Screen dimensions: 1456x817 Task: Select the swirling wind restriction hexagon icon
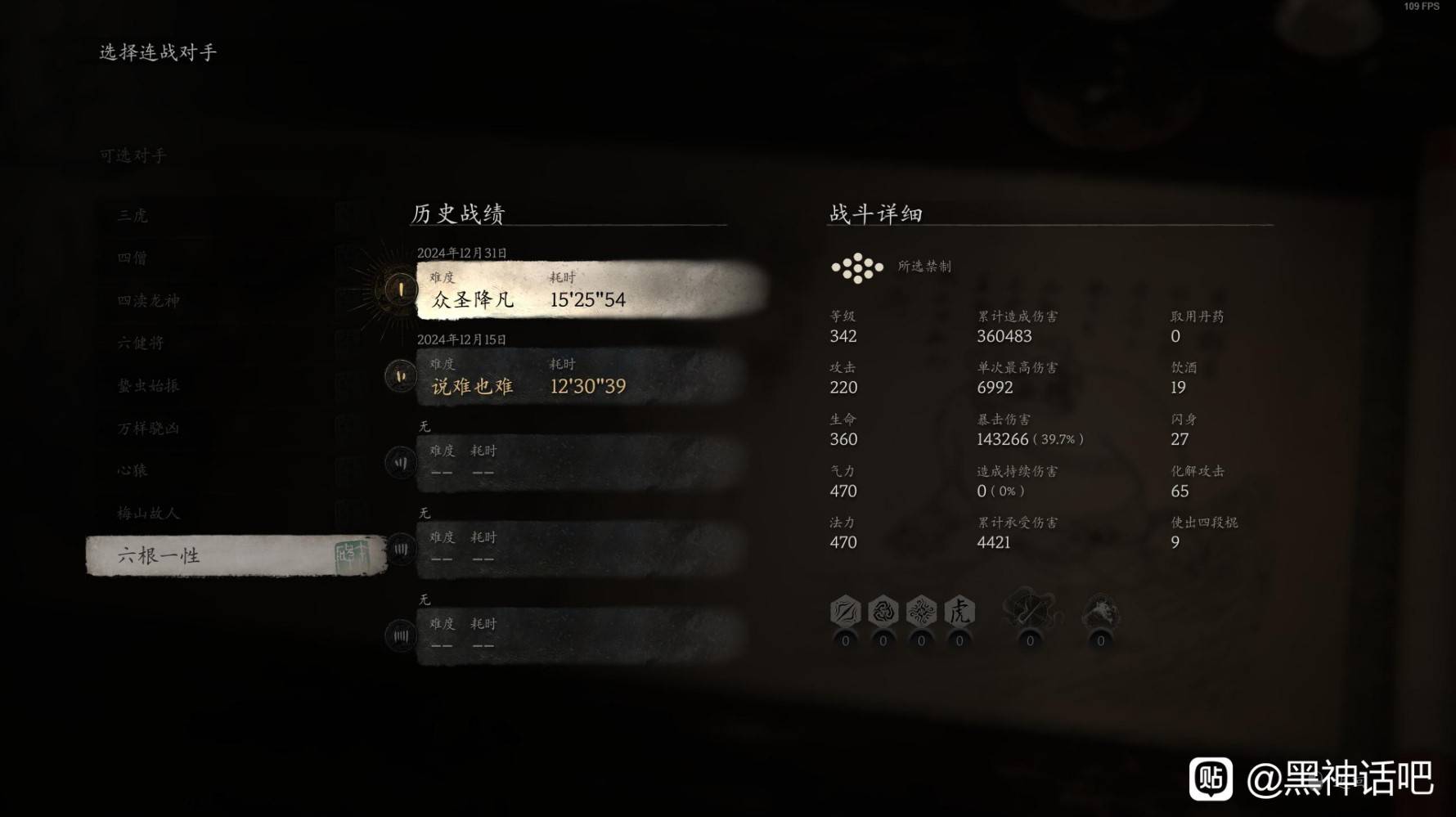pos(882,611)
